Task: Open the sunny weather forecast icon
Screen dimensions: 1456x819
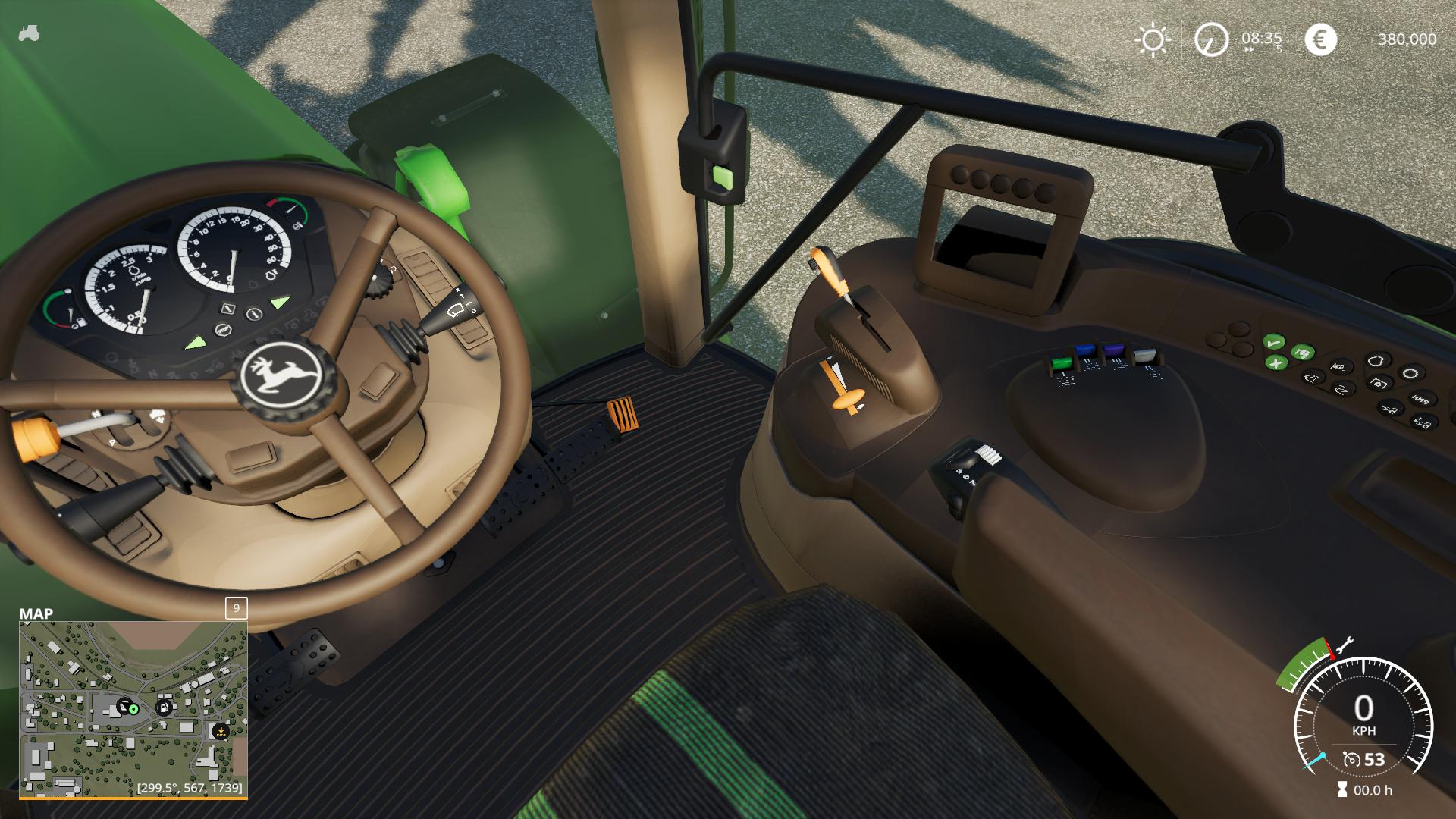Action: click(1153, 39)
